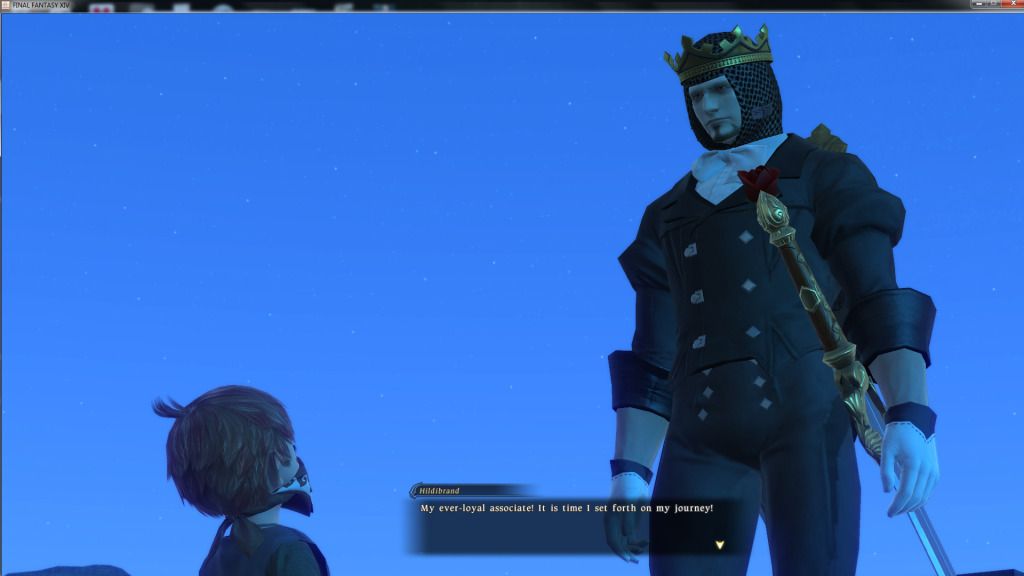The width and height of the screenshot is (1024, 576).
Task: Advance dialogue with the yellow arrow indicator
Action: 719,545
